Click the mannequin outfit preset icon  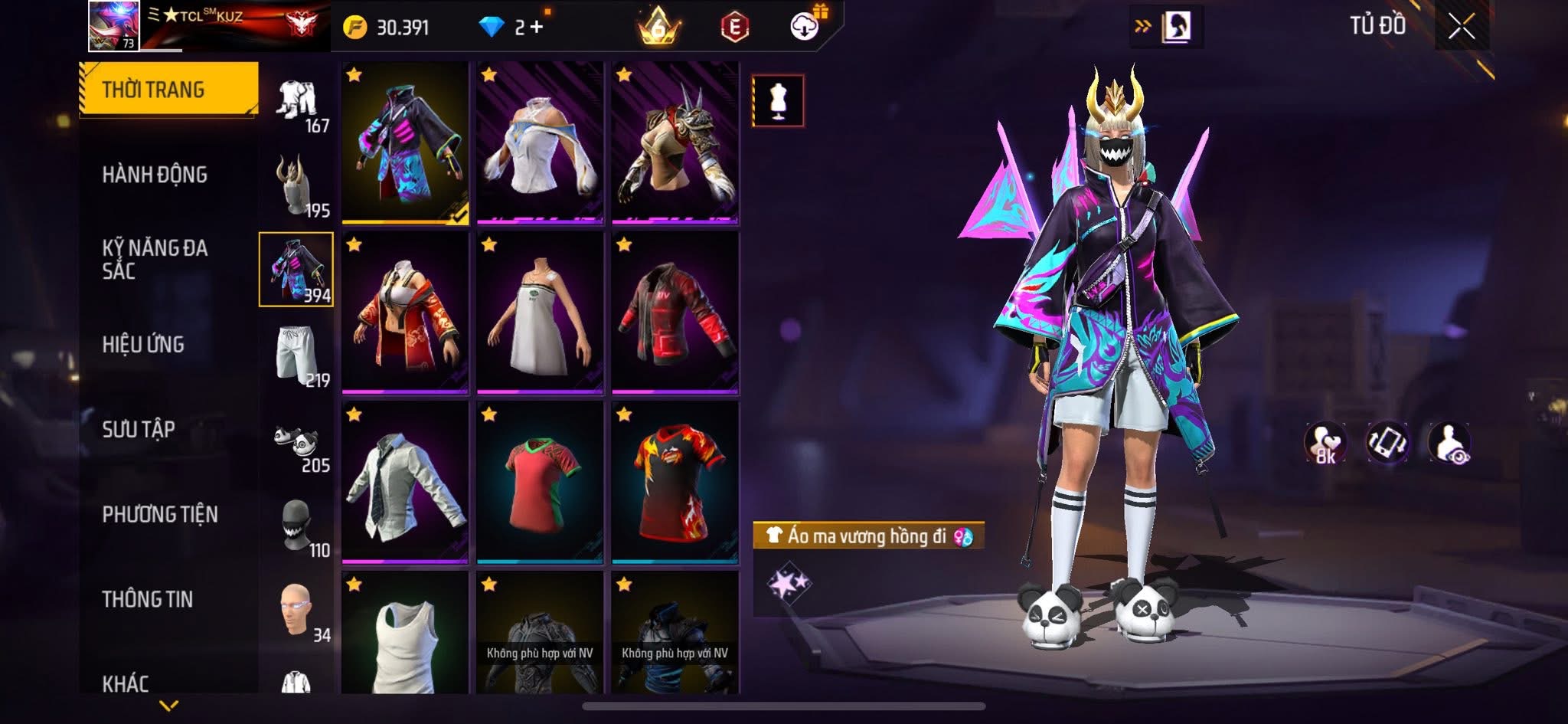coord(778,100)
